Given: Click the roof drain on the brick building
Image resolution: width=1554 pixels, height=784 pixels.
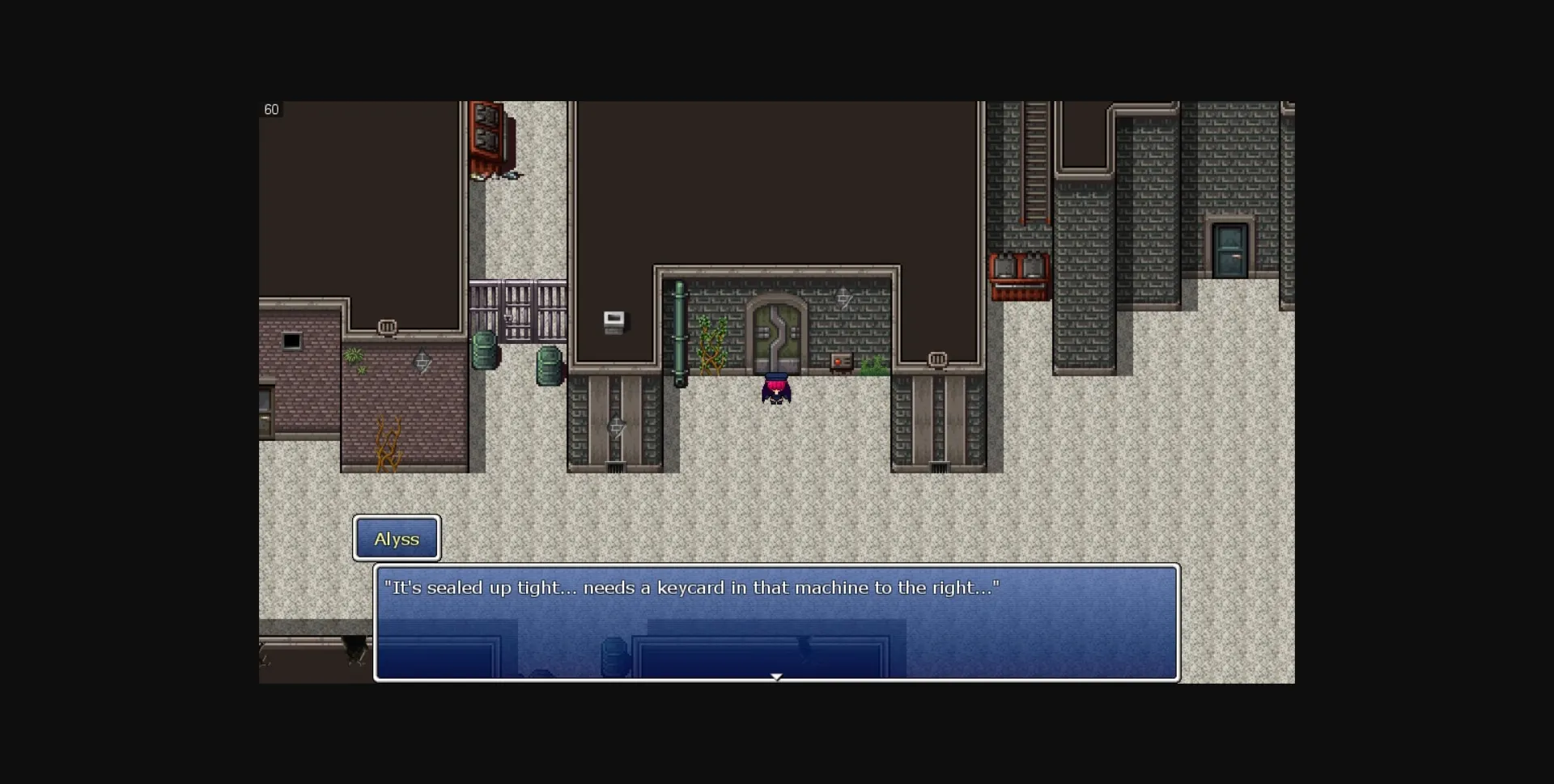Looking at the screenshot, I should coord(387,328).
